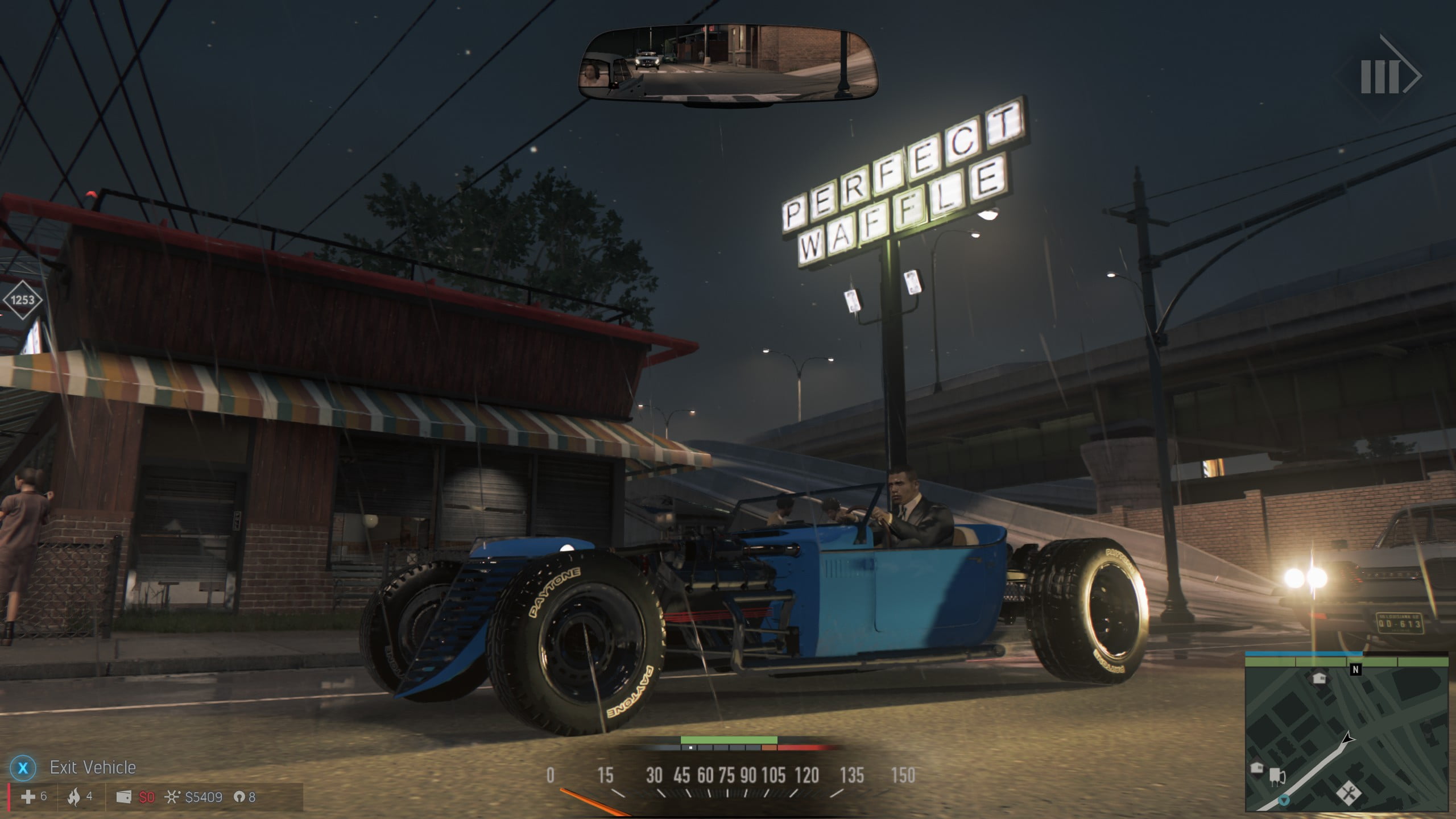The height and width of the screenshot is (819, 1456).
Task: Click the wallet cash icon
Action: click(123, 797)
